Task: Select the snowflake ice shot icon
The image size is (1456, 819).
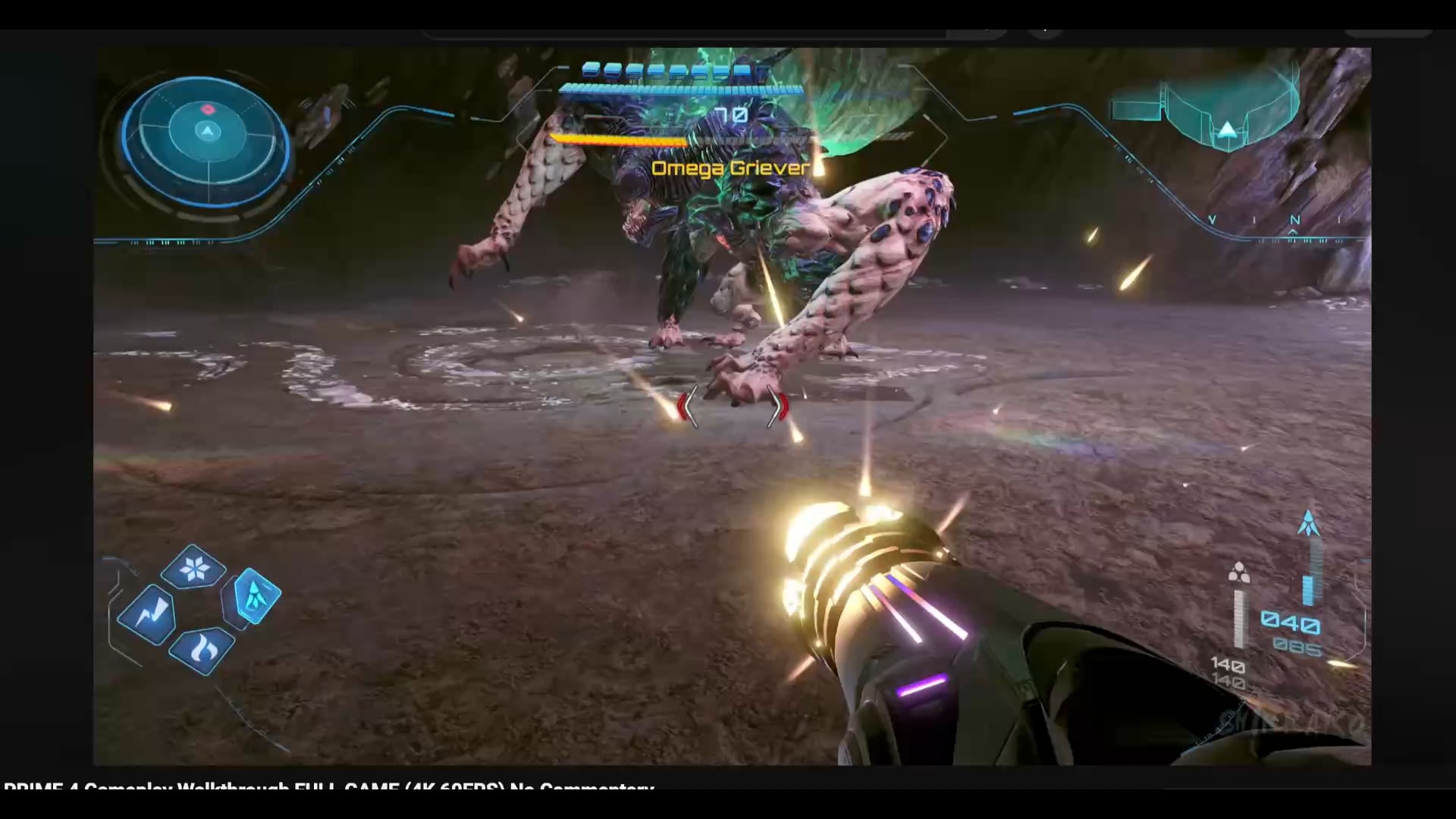Action: (x=193, y=568)
